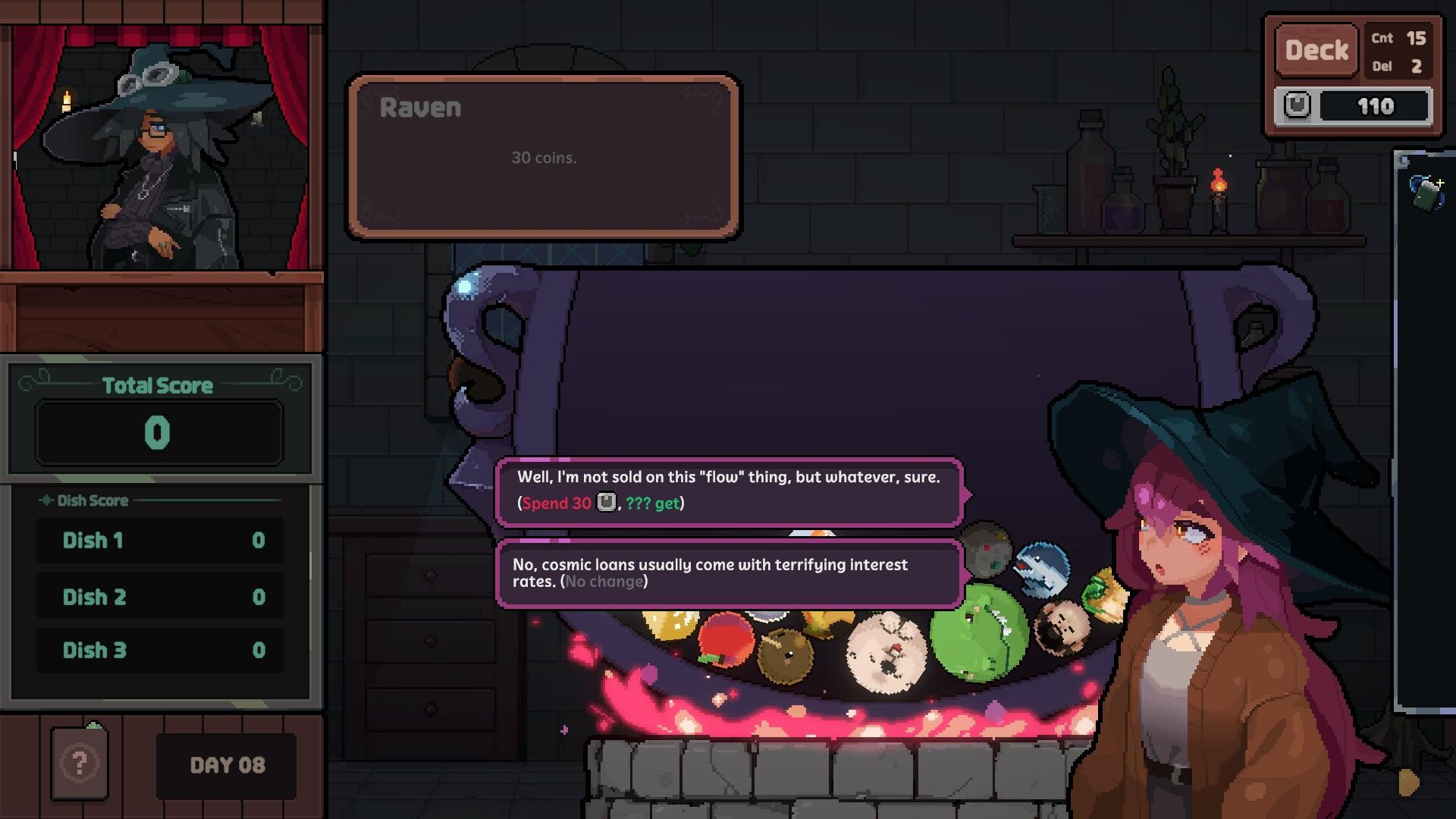Click the coin icon in the Spend 30 dialogue option
This screenshot has width=1456, height=819.
[606, 502]
